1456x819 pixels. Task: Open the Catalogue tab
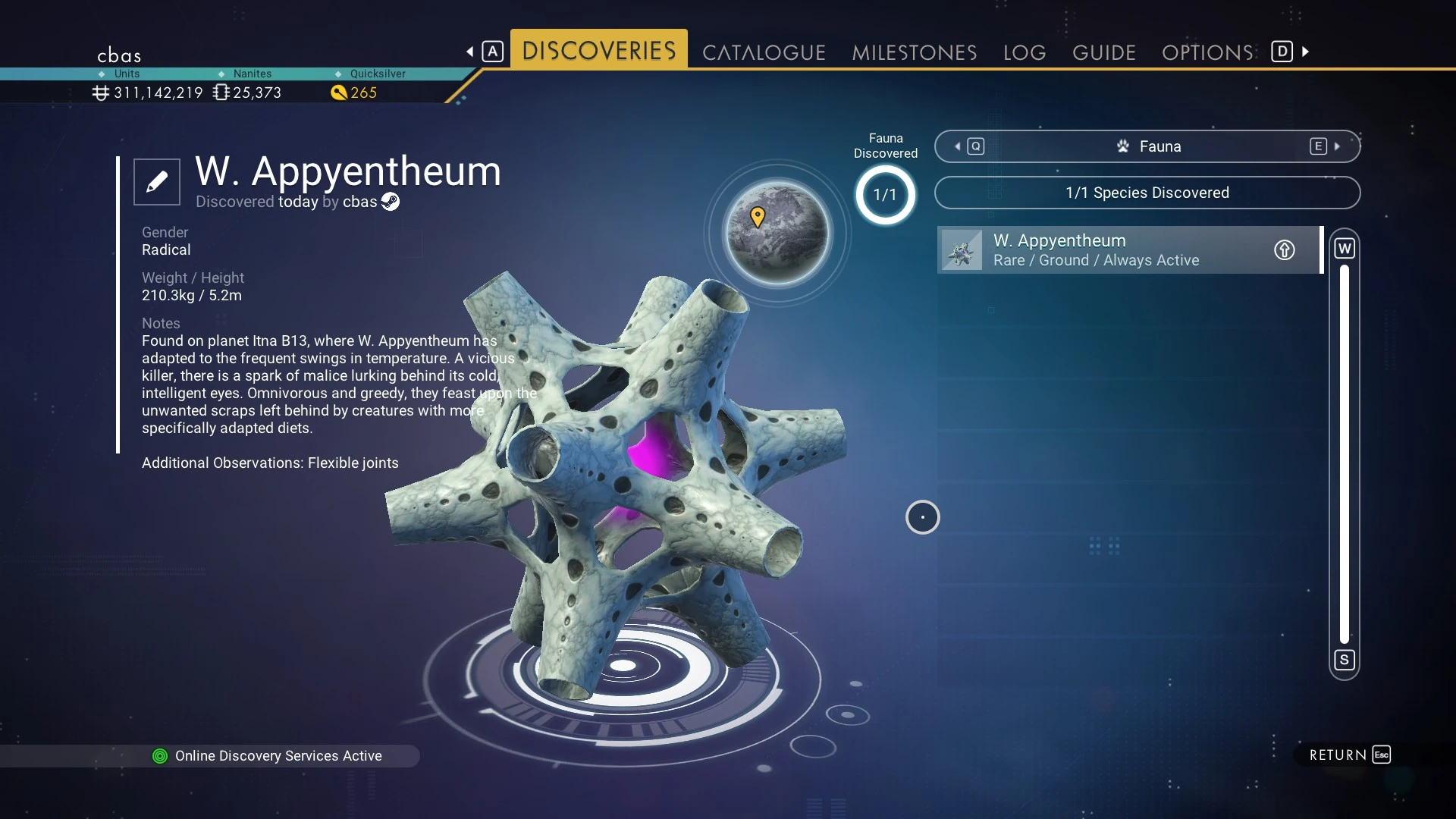click(764, 52)
